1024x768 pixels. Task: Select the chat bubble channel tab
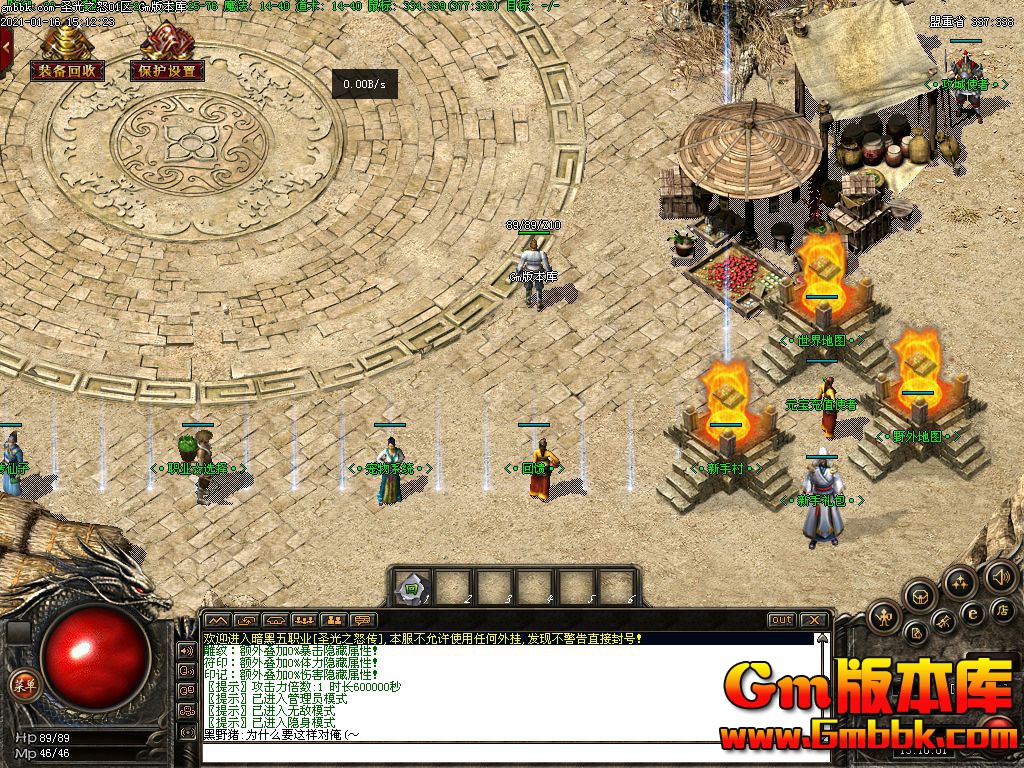[x=364, y=620]
